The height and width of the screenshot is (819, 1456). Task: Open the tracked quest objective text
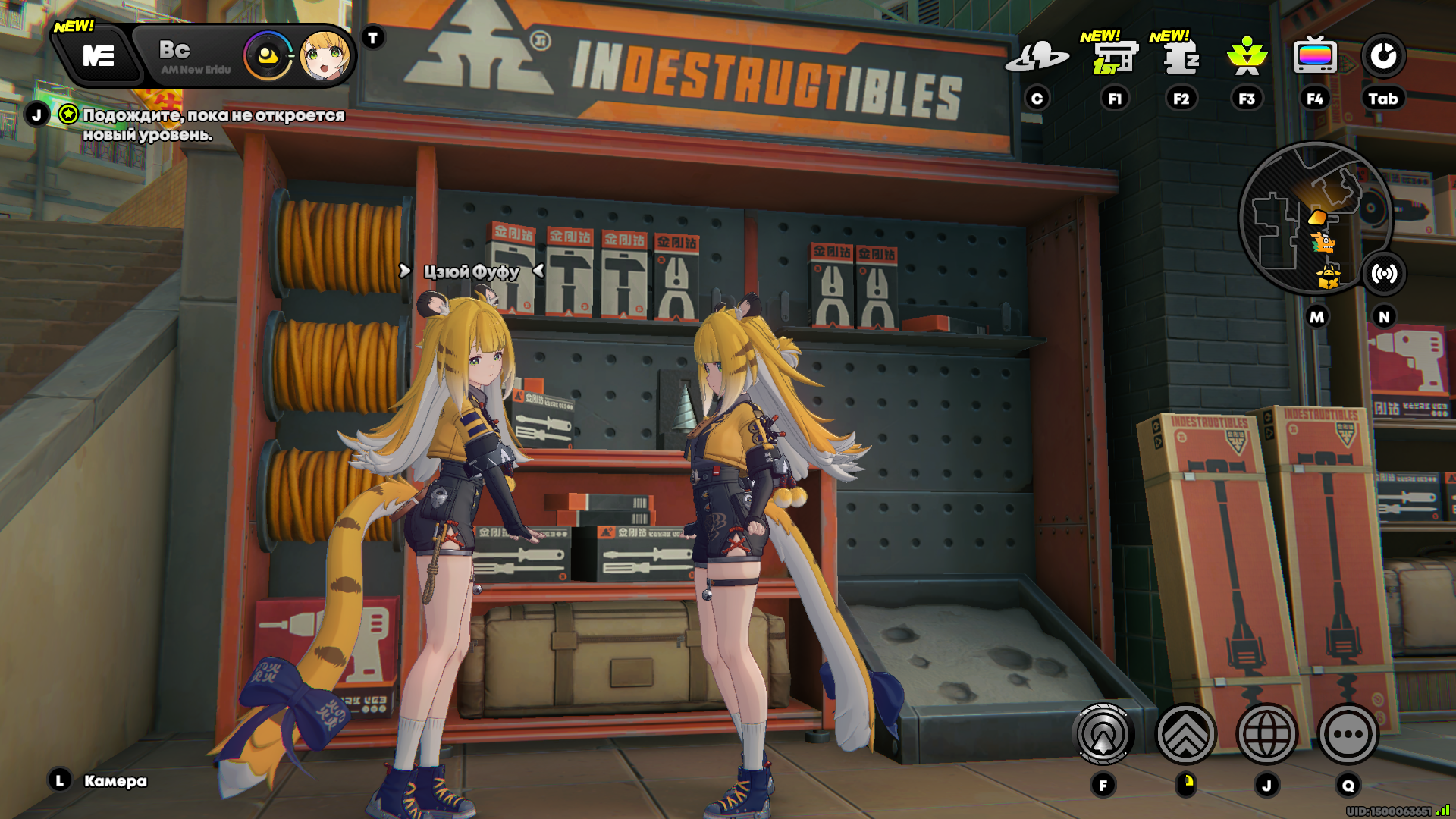coord(212,124)
